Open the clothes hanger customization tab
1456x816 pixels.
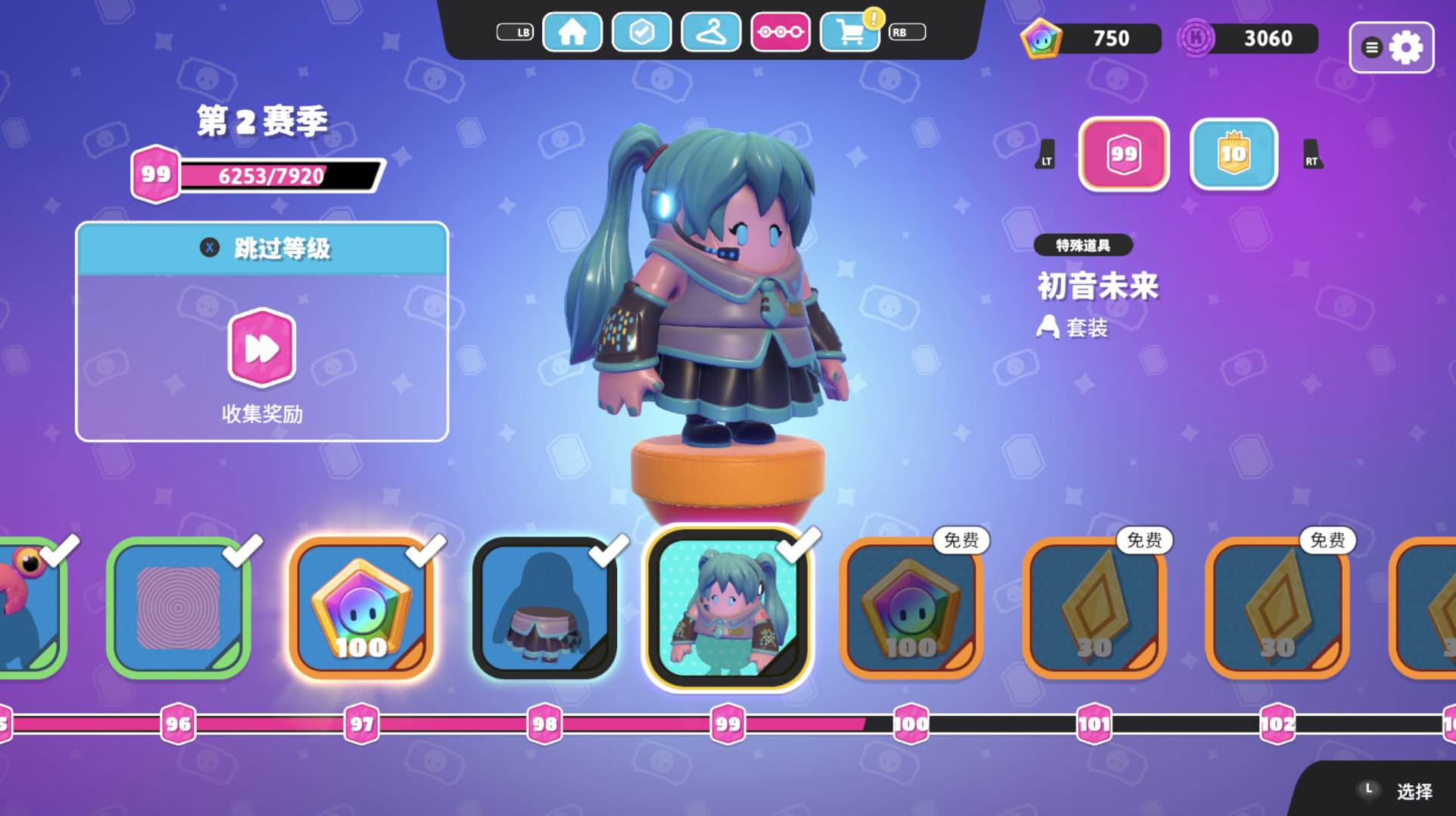tap(711, 33)
